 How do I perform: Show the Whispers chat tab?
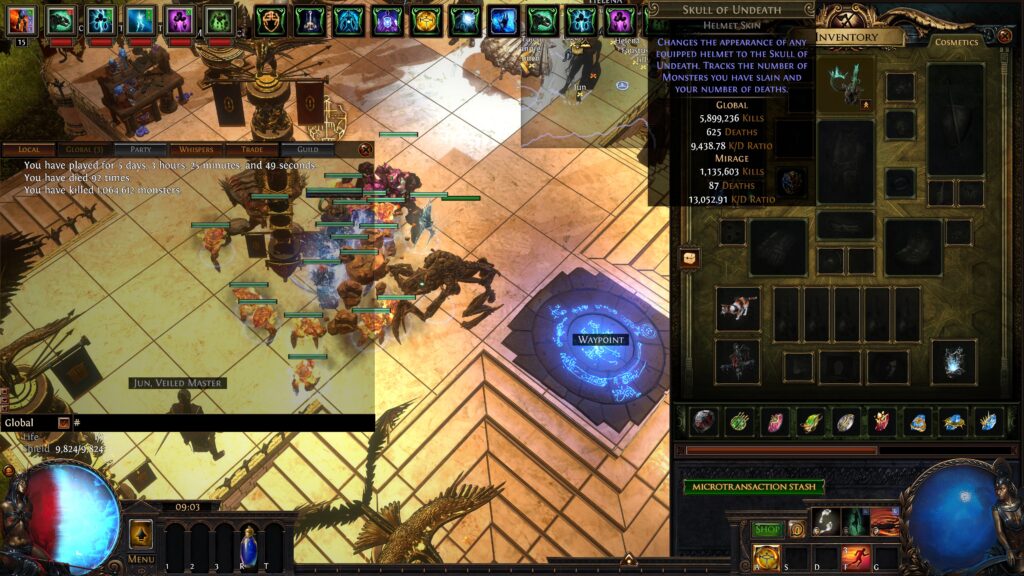coord(196,150)
